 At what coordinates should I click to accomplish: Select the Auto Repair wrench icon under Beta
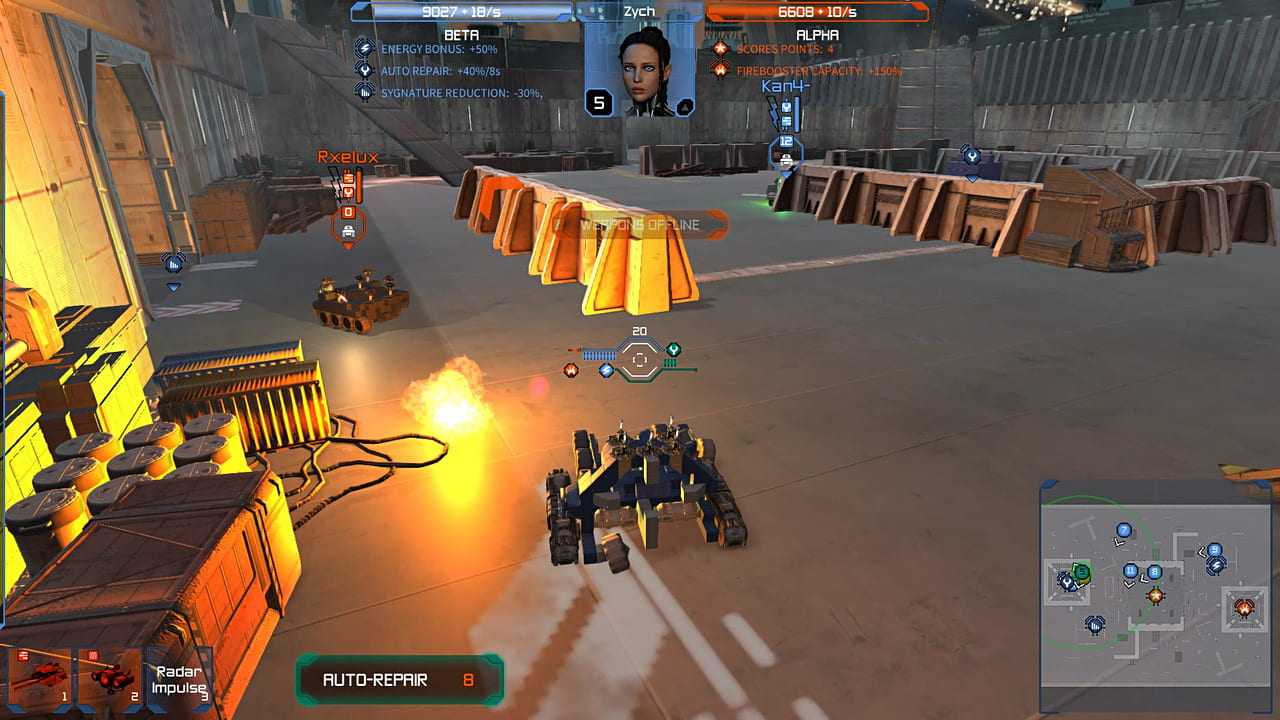point(365,70)
